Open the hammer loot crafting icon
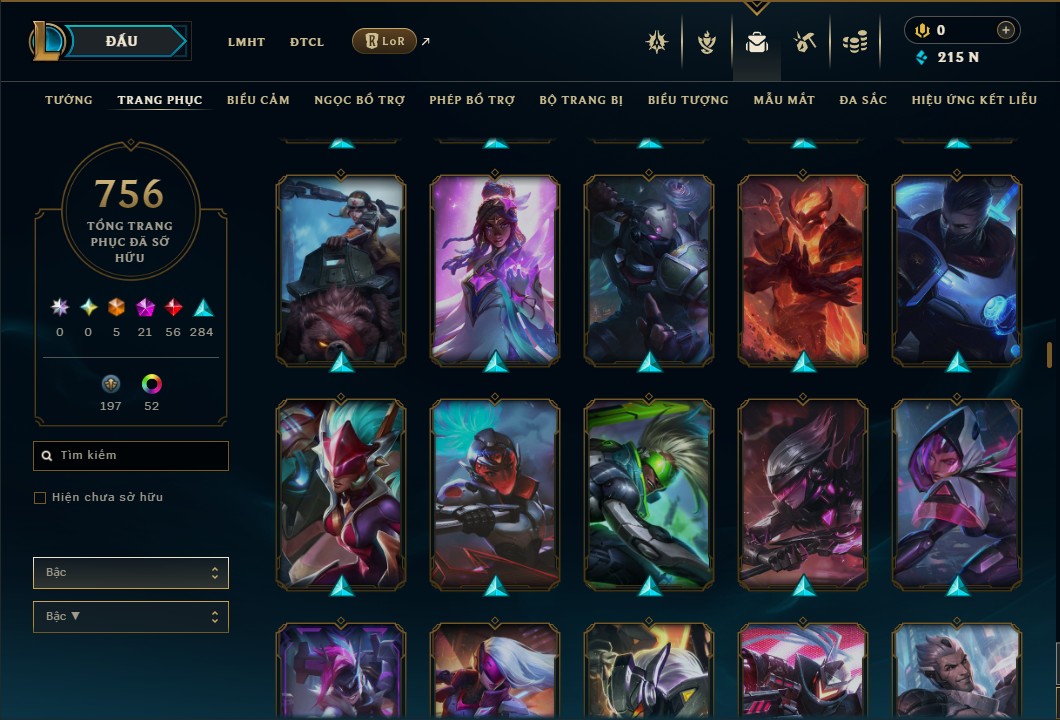1060x720 pixels. coord(805,42)
